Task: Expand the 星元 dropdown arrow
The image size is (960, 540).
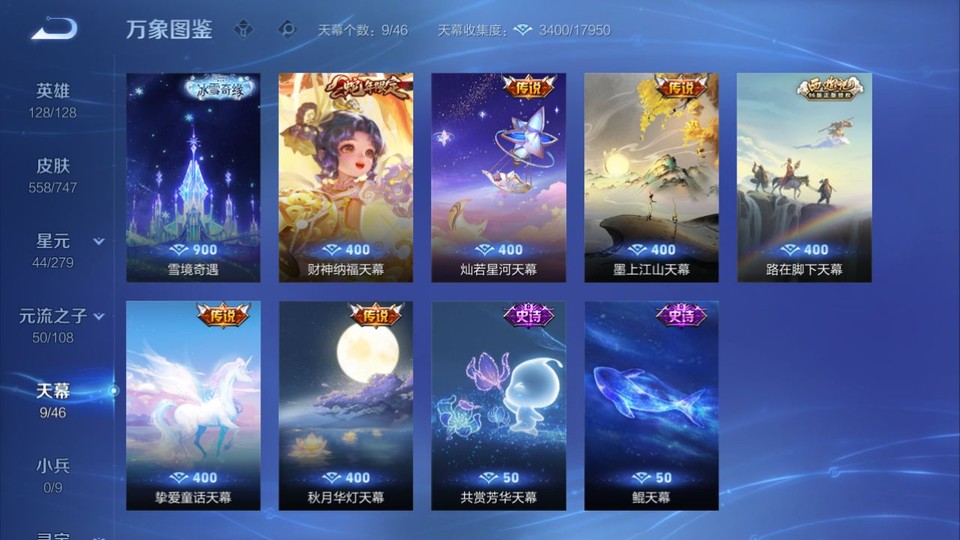Action: 99,242
